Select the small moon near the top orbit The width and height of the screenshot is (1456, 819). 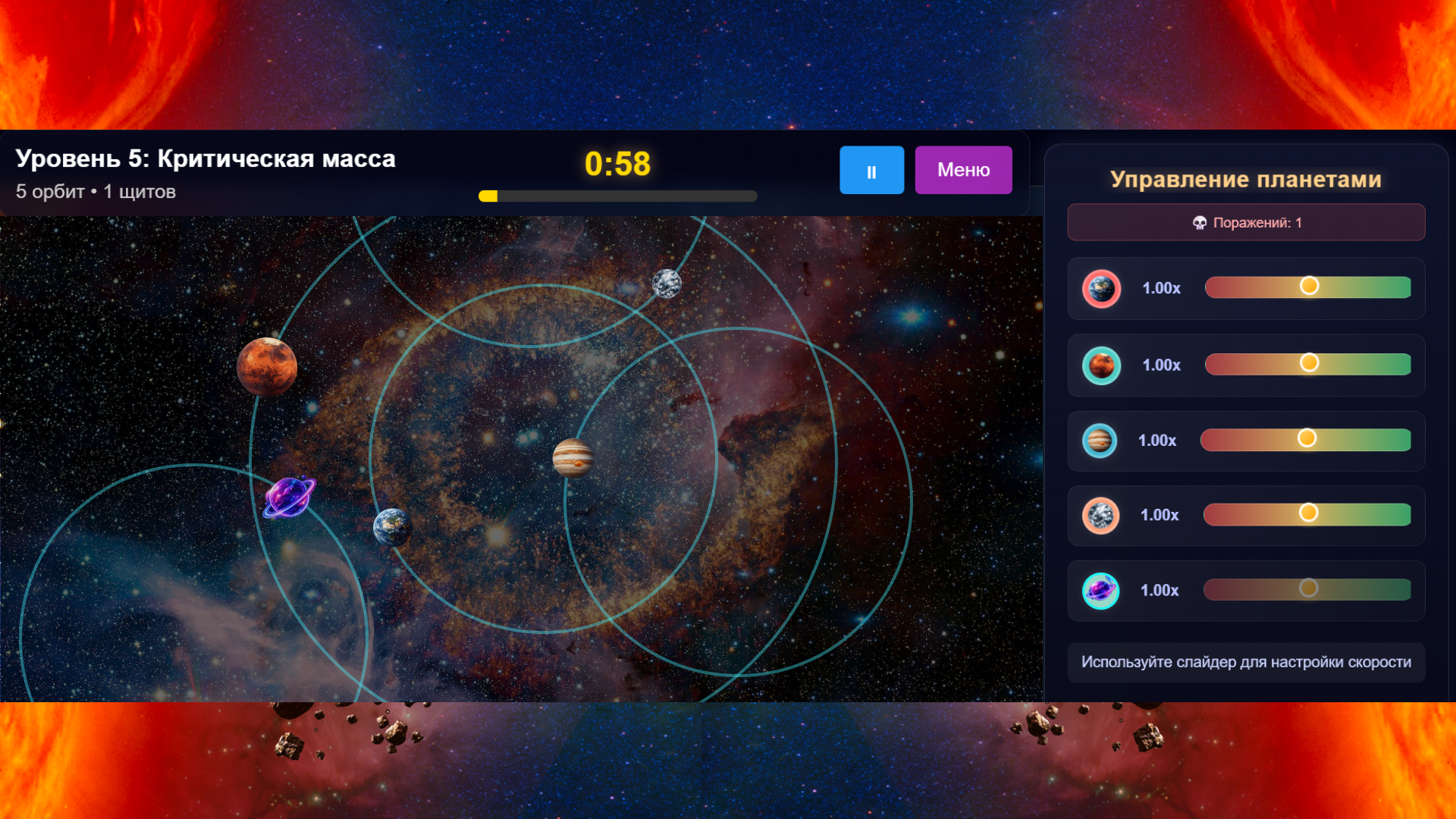click(666, 284)
